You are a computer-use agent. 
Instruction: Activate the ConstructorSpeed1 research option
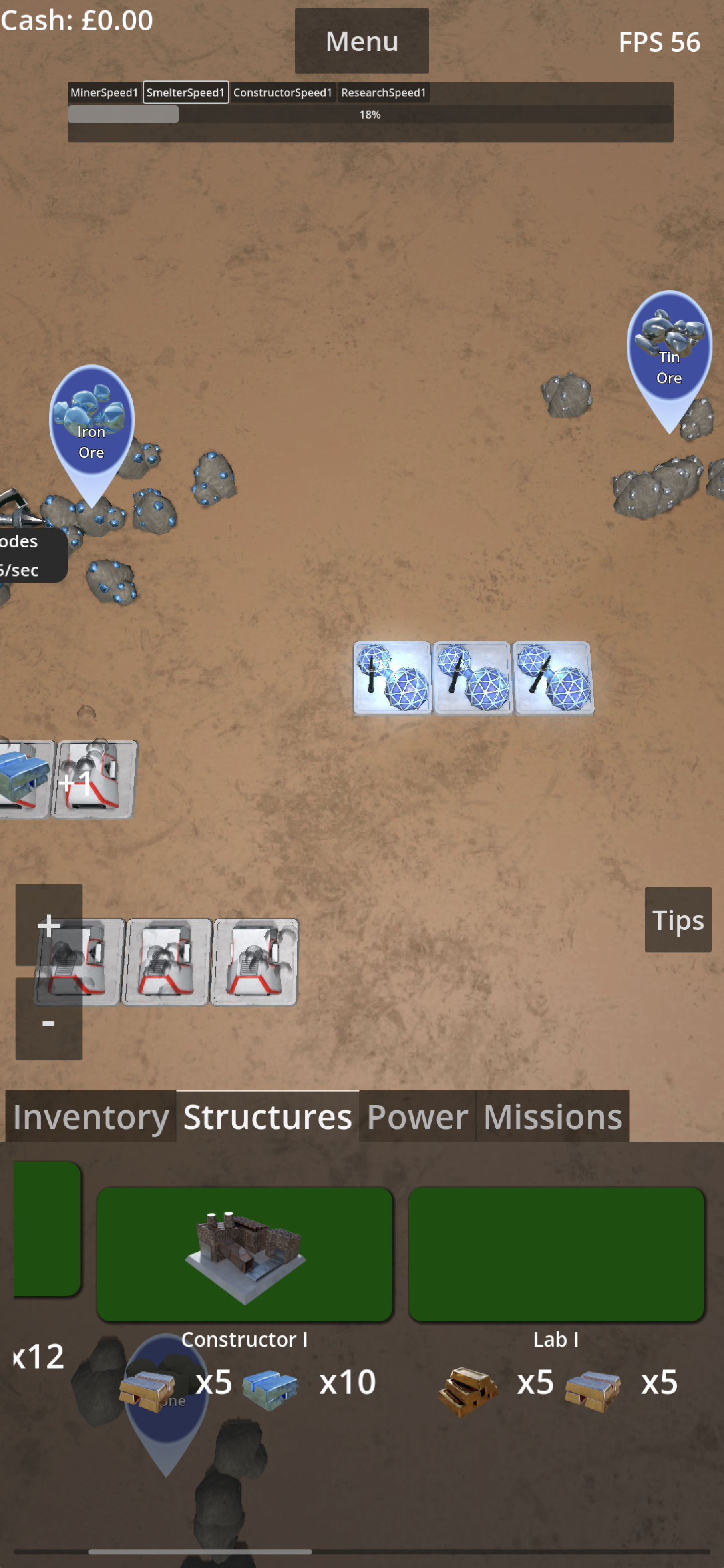[283, 92]
